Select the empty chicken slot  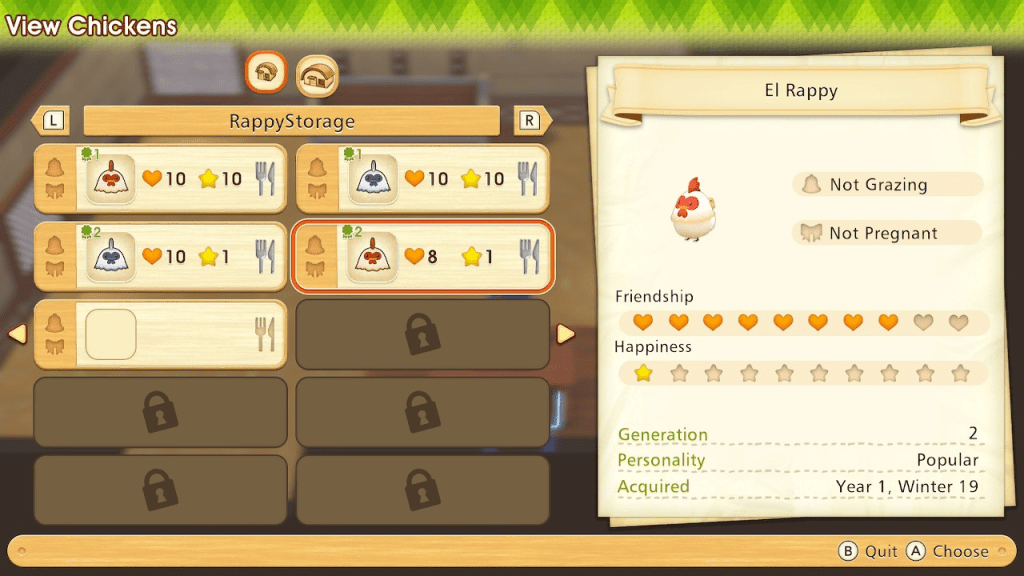160,334
